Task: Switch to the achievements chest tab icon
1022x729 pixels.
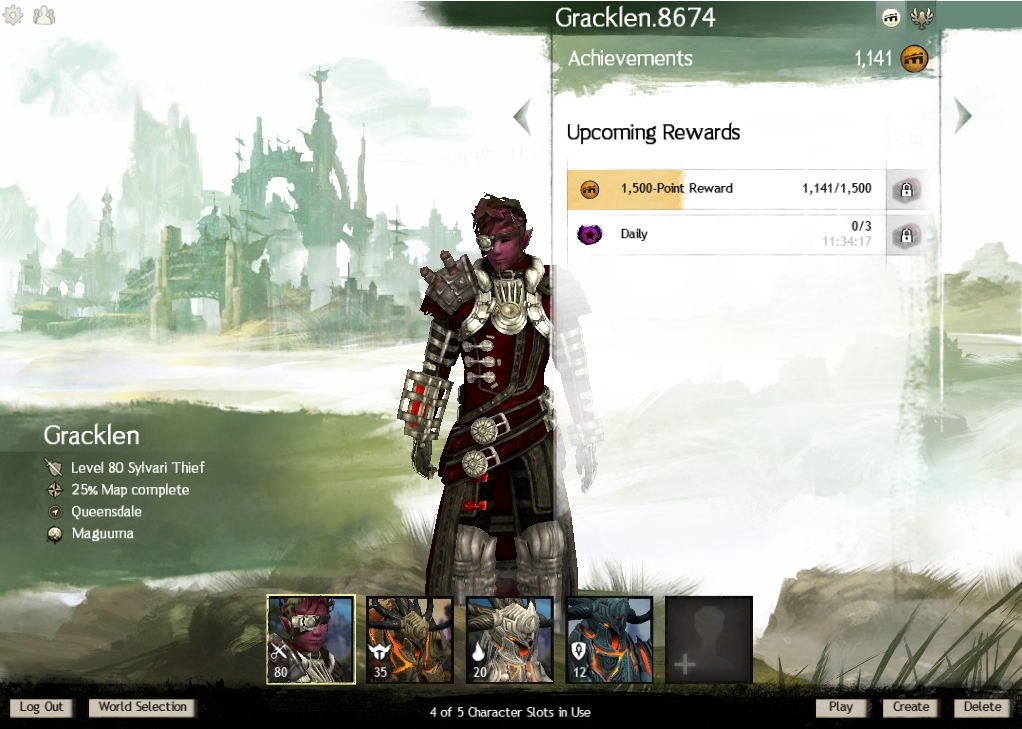Action: coord(891,17)
